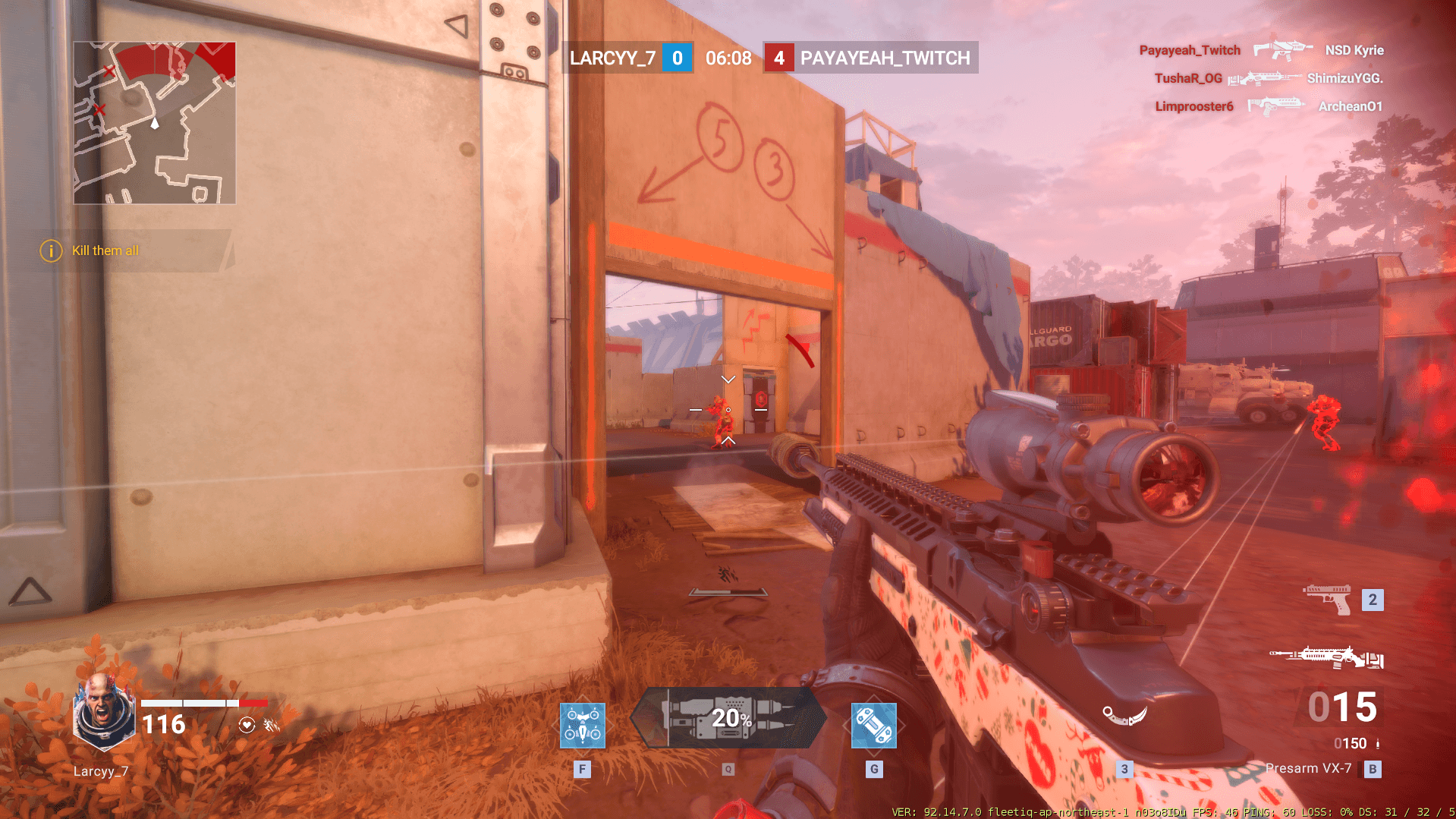This screenshot has height=819, width=1456.
Task: Select the drone ability icon labeled F
Action: 582,726
